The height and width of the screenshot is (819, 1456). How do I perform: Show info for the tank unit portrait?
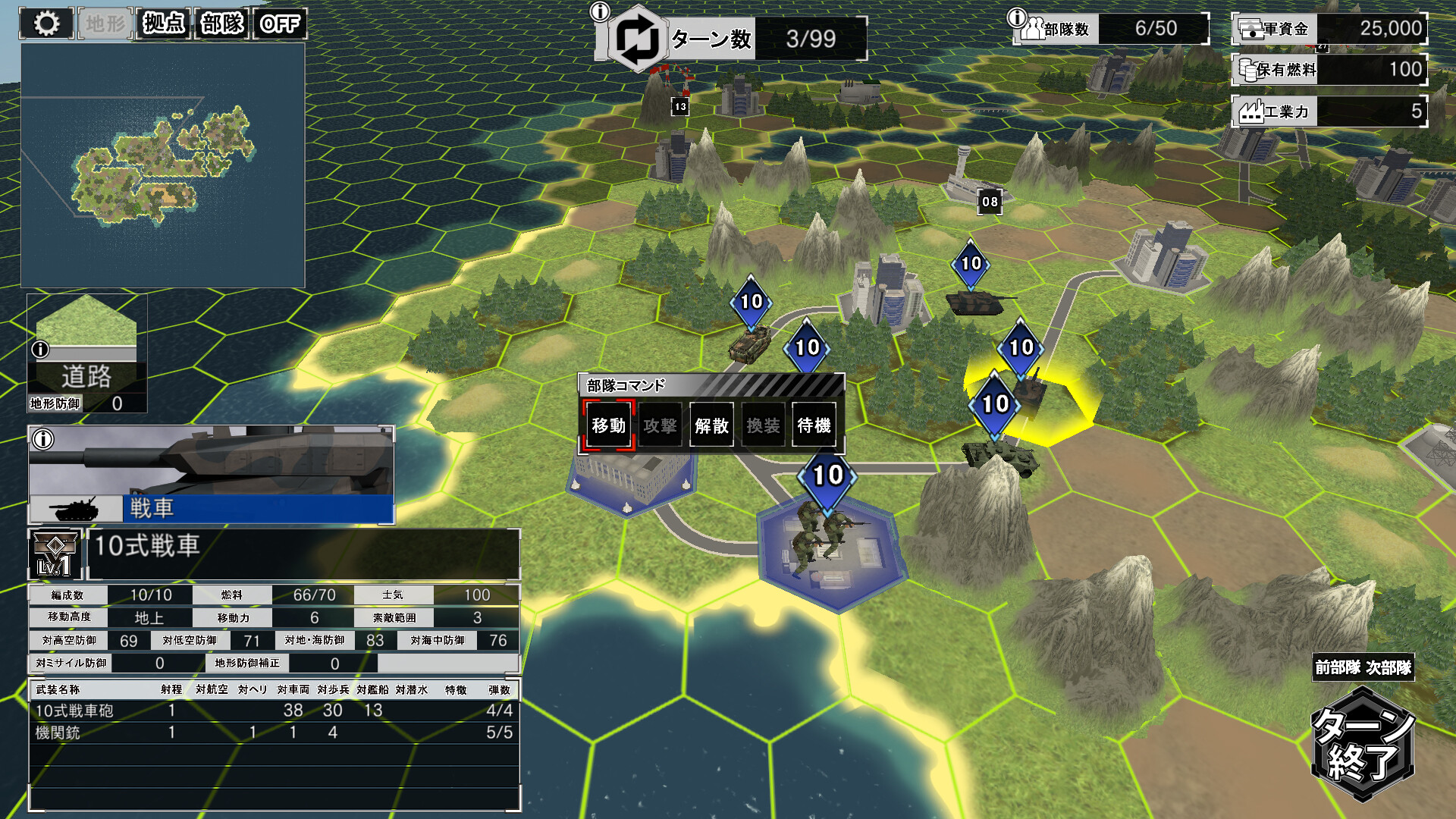43,439
